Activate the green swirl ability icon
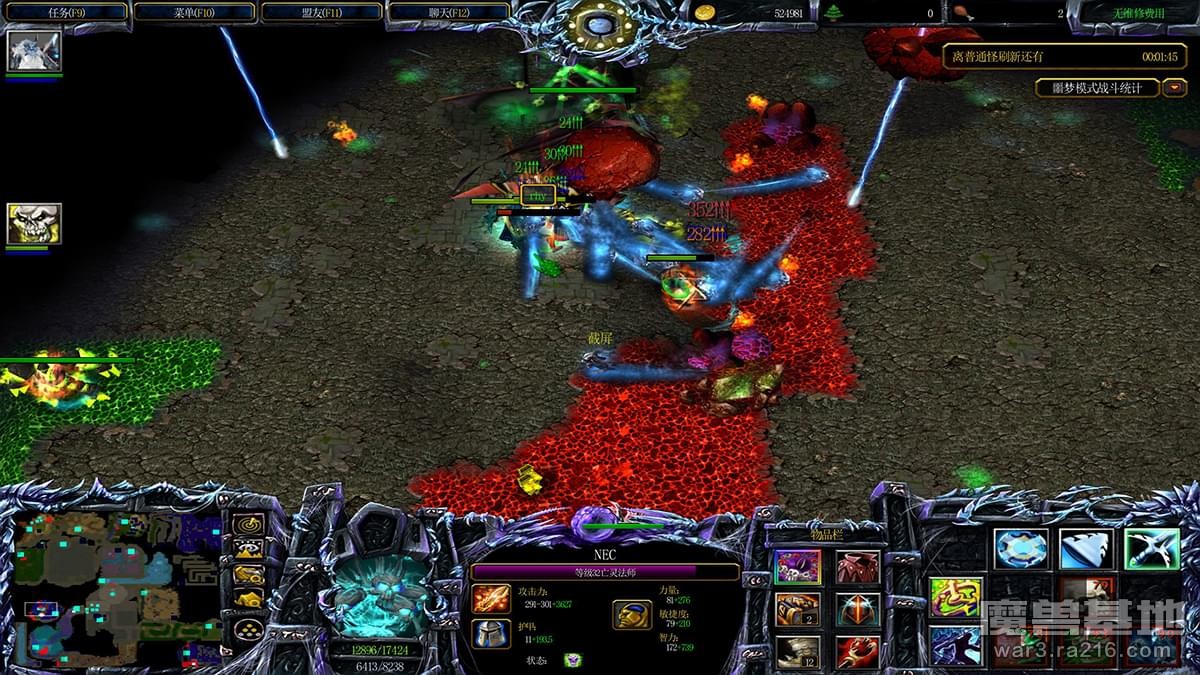 956,597
